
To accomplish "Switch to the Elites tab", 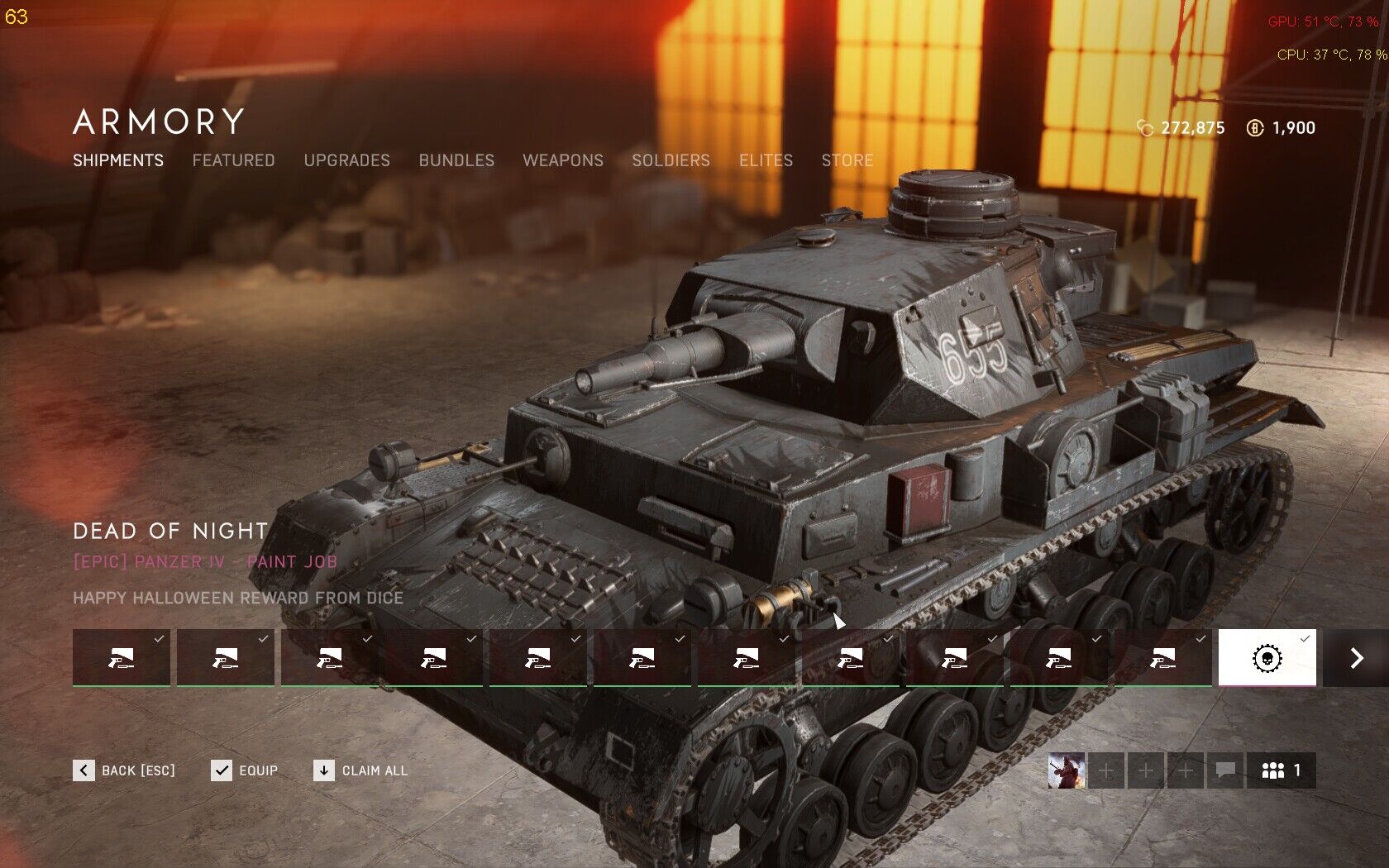I will (766, 160).
